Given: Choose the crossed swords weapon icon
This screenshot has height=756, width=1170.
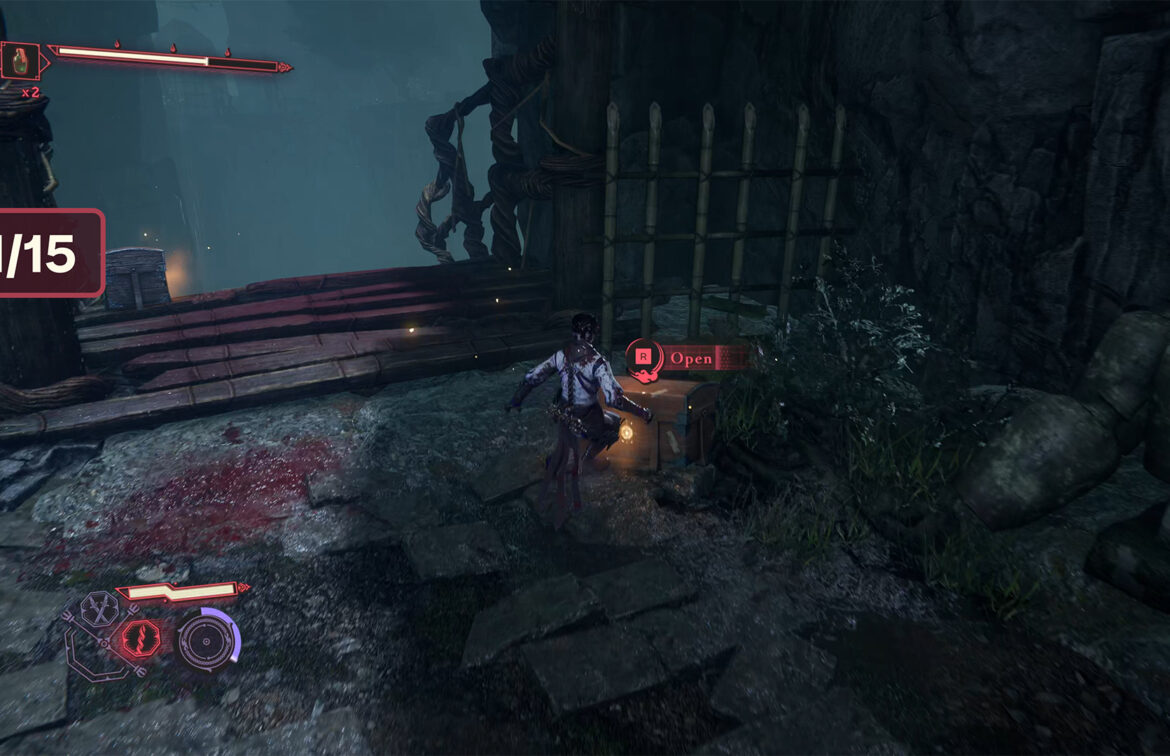Looking at the screenshot, I should (99, 609).
